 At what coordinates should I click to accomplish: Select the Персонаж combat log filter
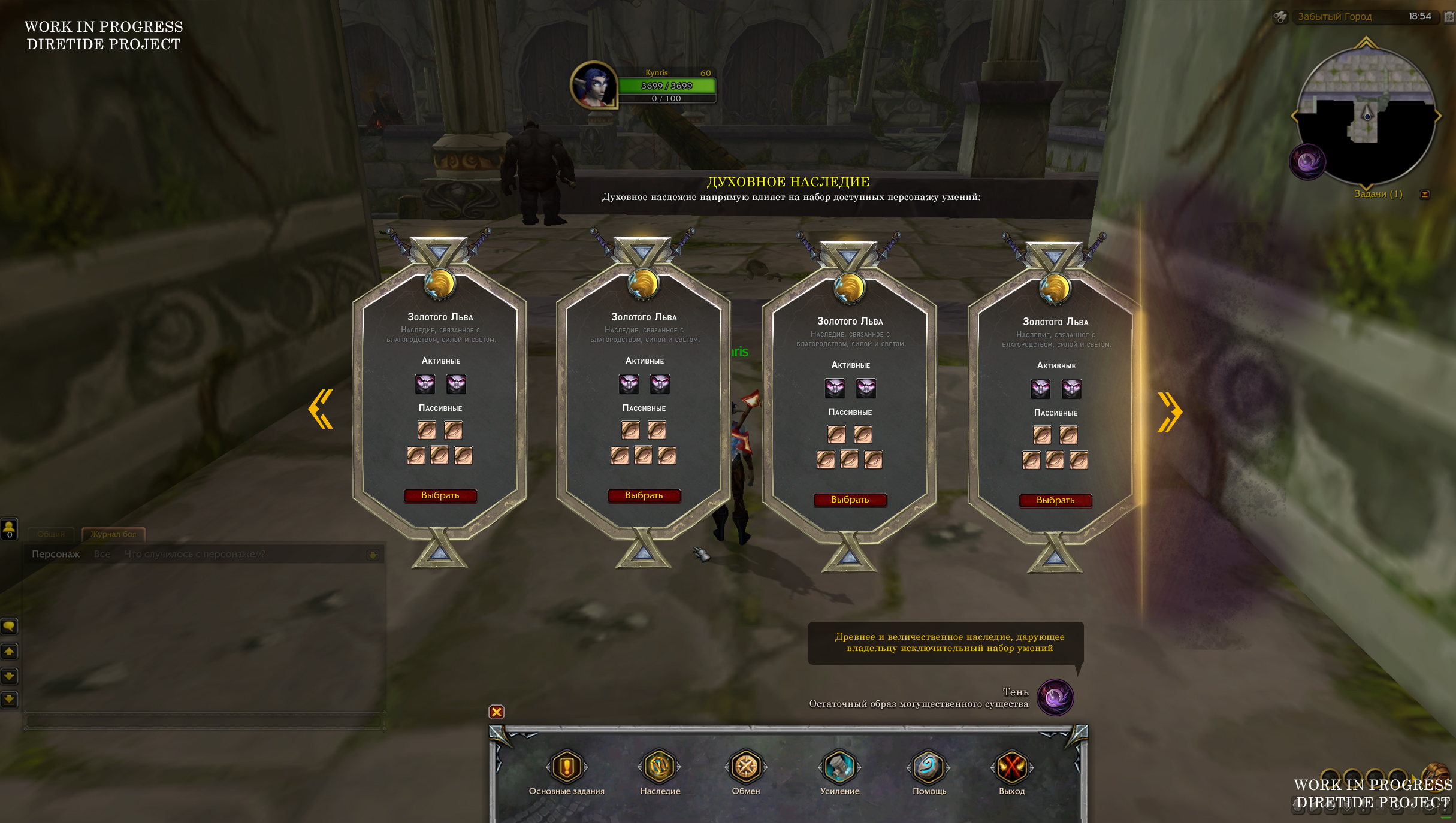(56, 555)
